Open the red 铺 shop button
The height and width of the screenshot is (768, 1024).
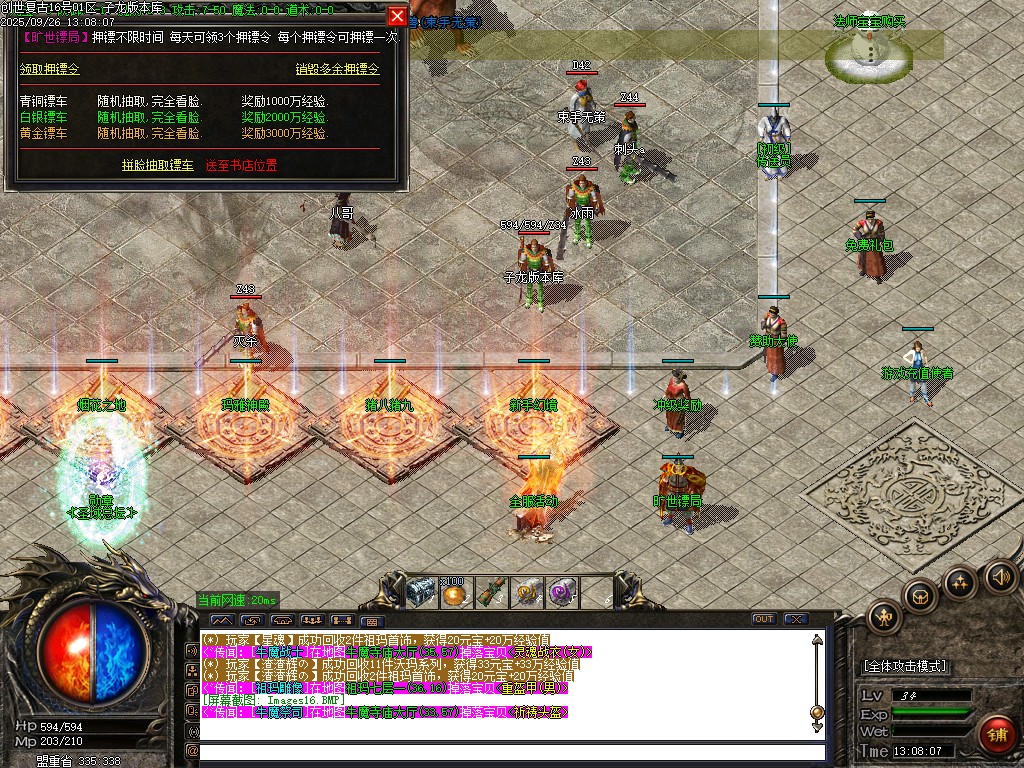coord(996,735)
